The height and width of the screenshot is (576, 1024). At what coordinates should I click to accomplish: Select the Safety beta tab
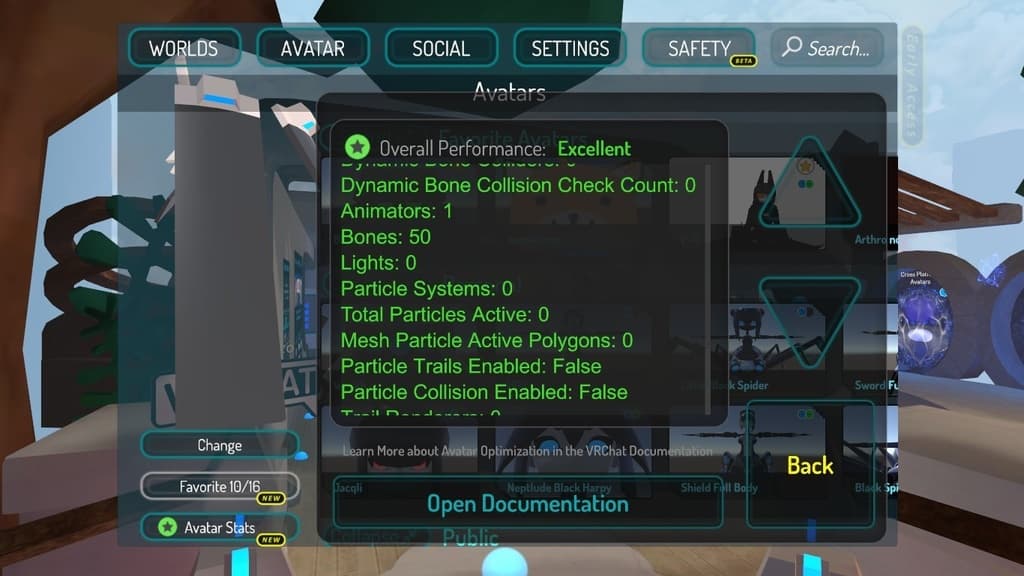[x=699, y=48]
